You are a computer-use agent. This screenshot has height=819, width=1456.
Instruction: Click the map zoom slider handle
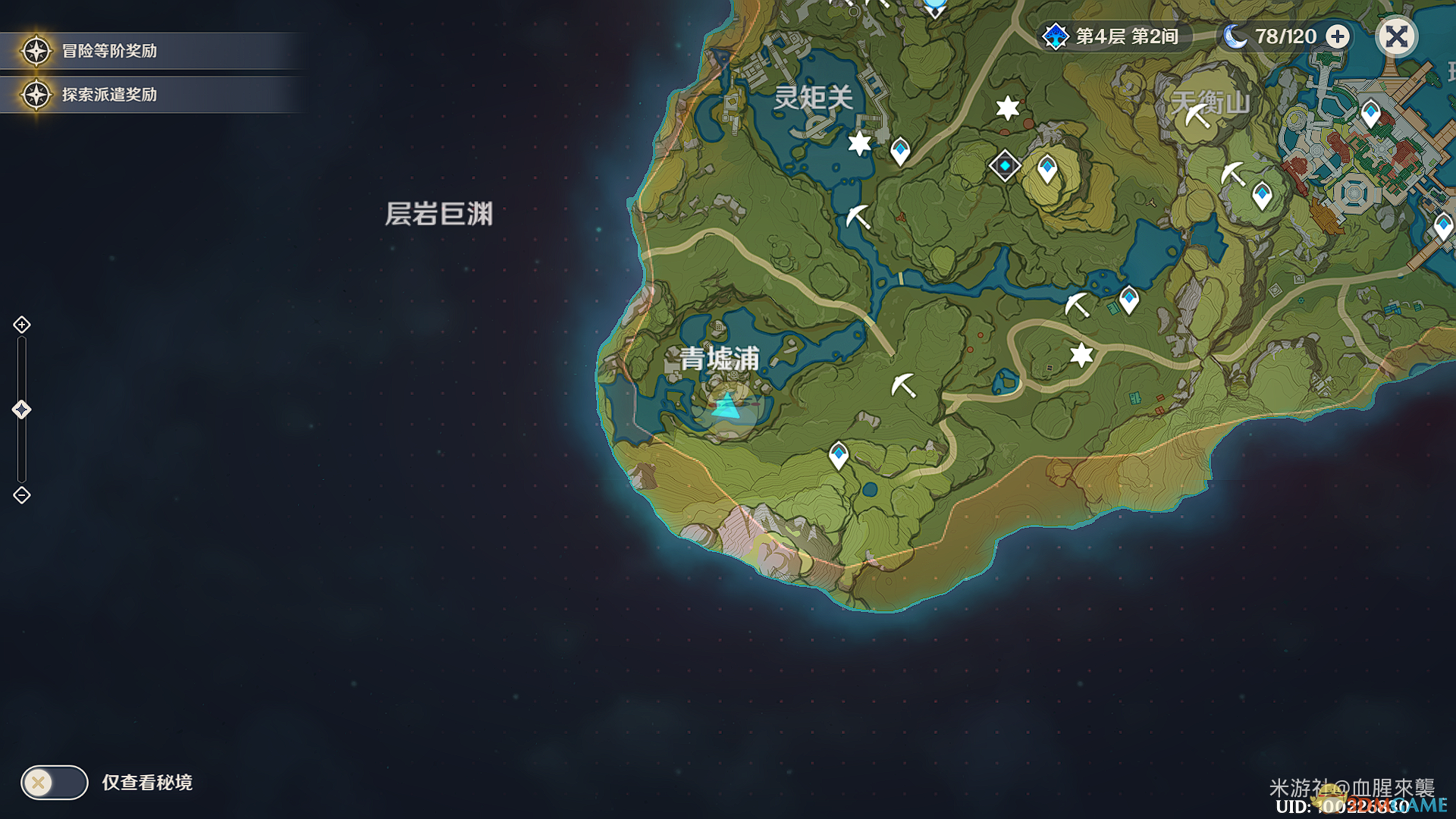click(x=21, y=409)
